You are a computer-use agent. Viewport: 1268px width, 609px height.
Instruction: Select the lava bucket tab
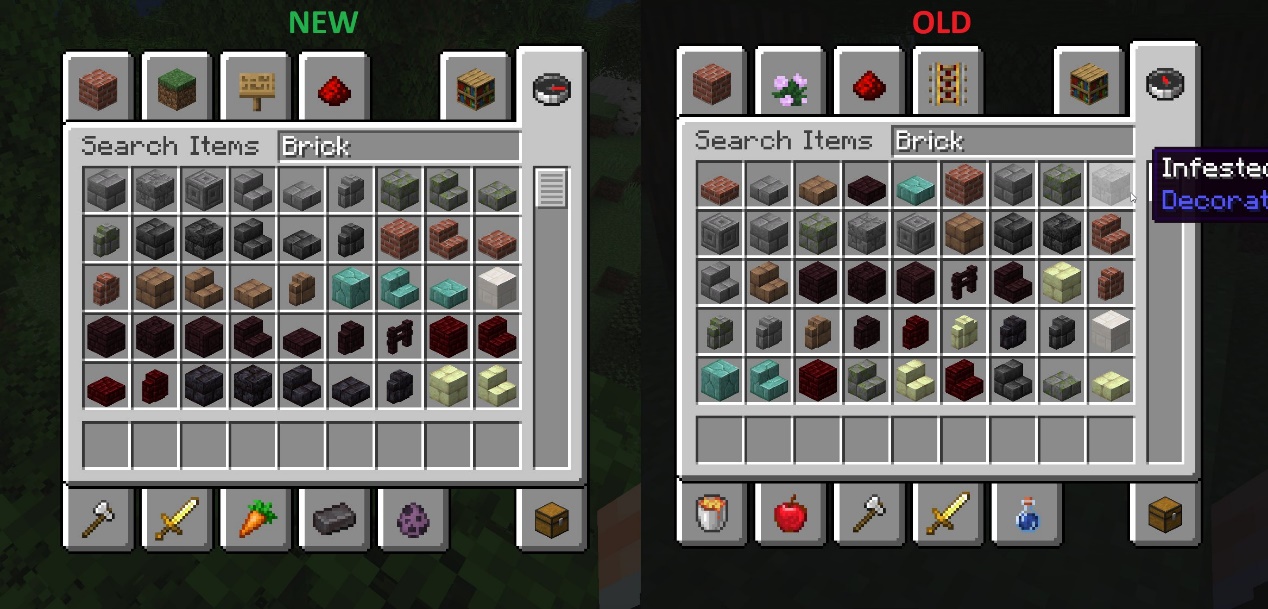pyautogui.click(x=711, y=516)
